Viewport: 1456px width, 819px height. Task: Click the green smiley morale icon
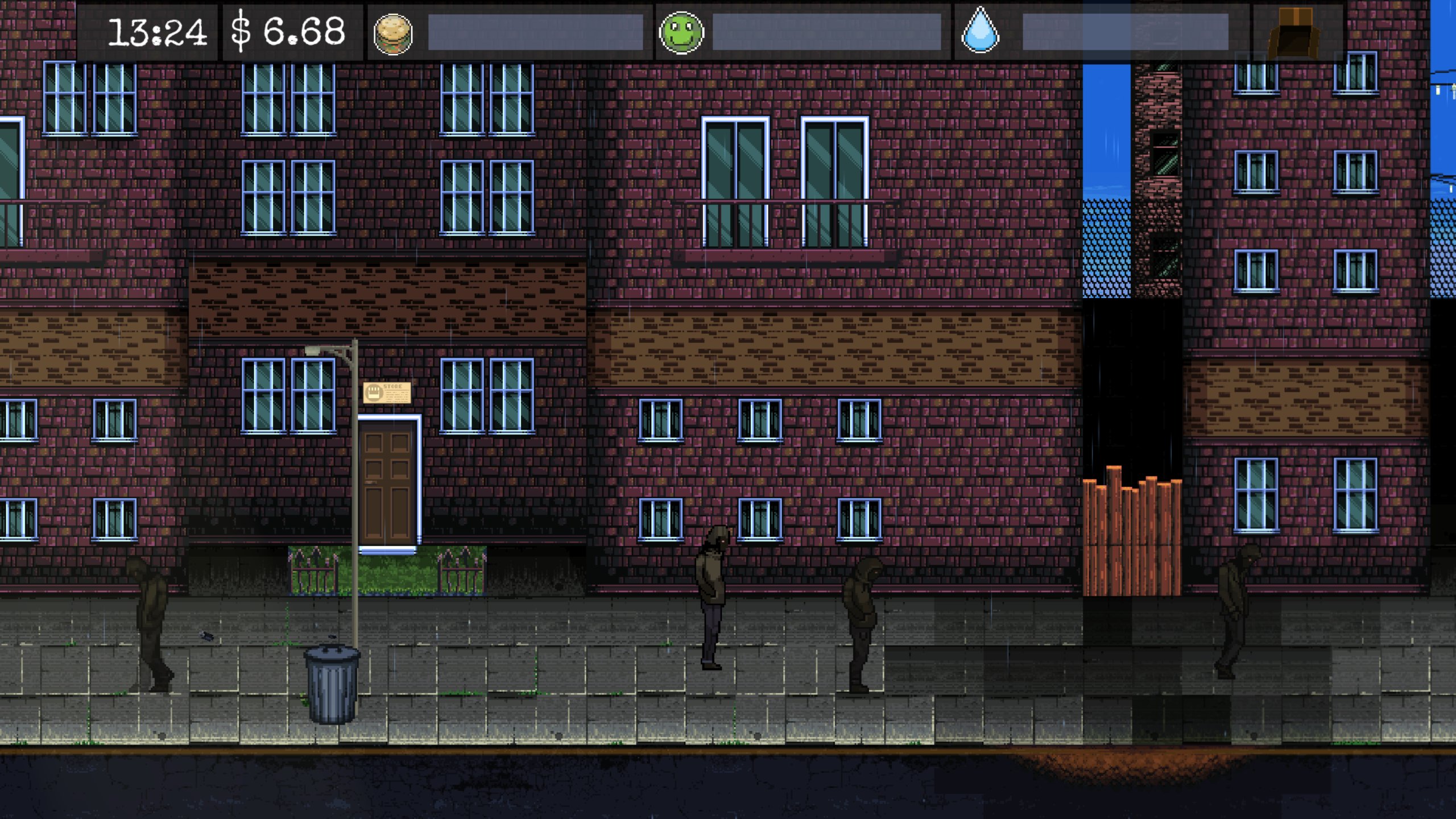tap(682, 34)
